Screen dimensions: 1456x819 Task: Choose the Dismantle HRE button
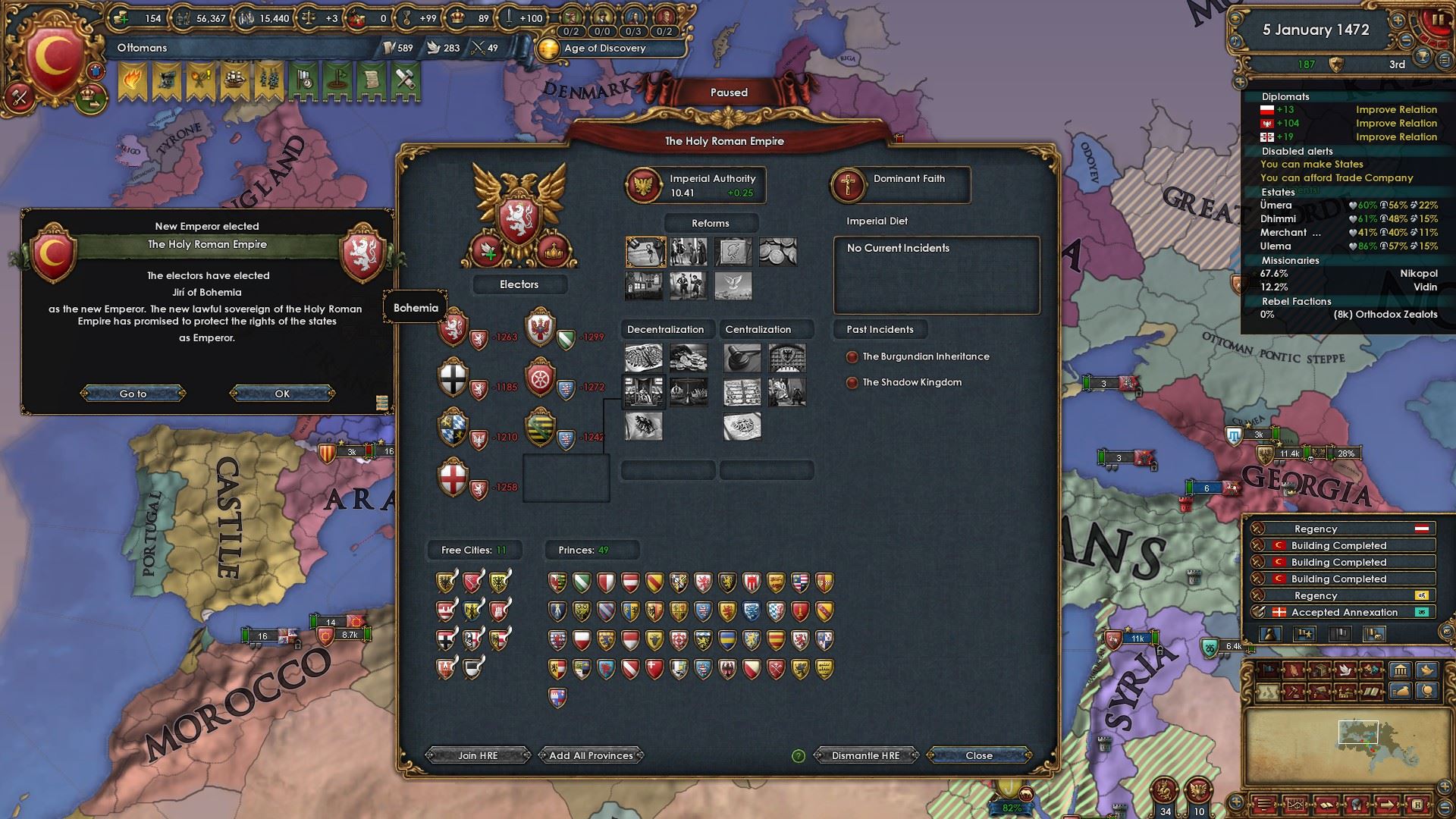pyautogui.click(x=865, y=755)
